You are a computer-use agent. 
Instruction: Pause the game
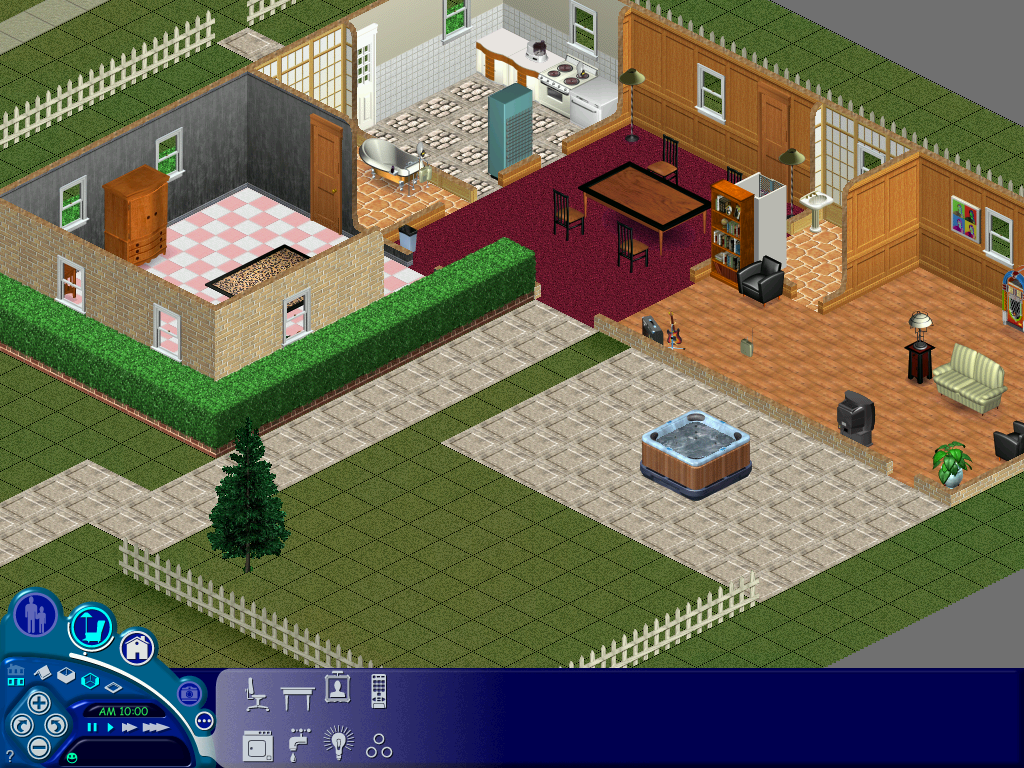(92, 728)
